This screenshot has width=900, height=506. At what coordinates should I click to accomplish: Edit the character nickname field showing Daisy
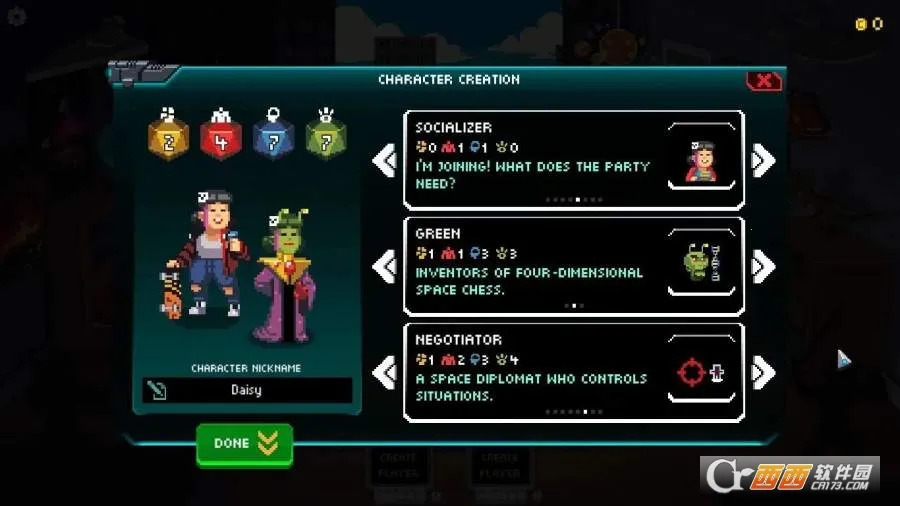click(x=247, y=390)
